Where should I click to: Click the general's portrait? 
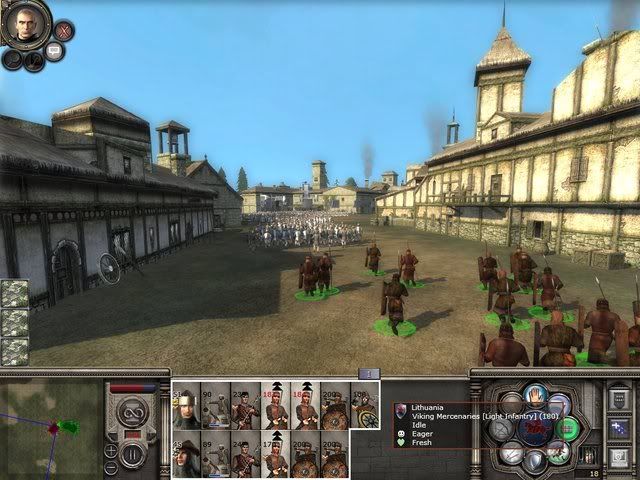[x=27, y=24]
